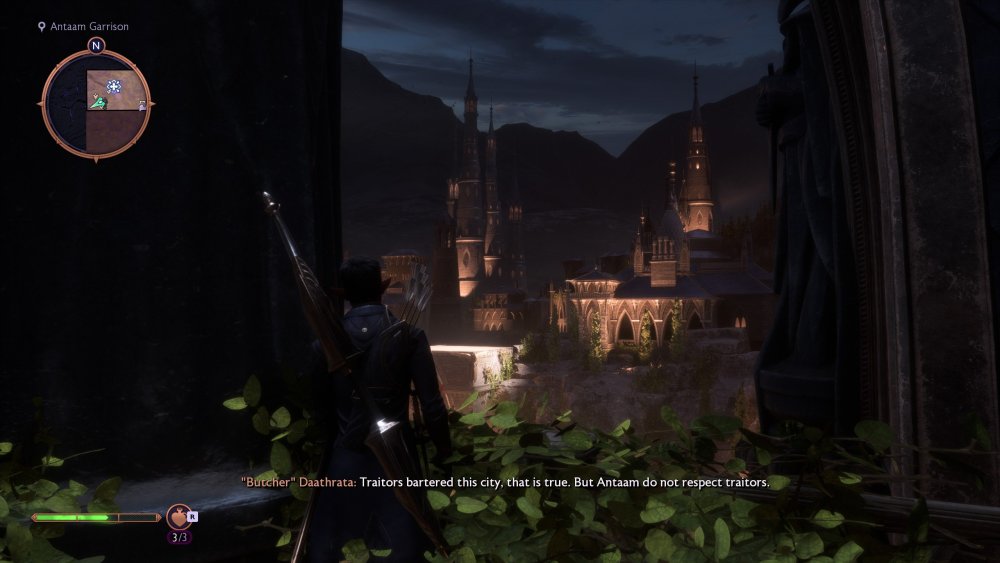The height and width of the screenshot is (563, 1000).
Task: Open the circular minimap
Action: point(96,103)
